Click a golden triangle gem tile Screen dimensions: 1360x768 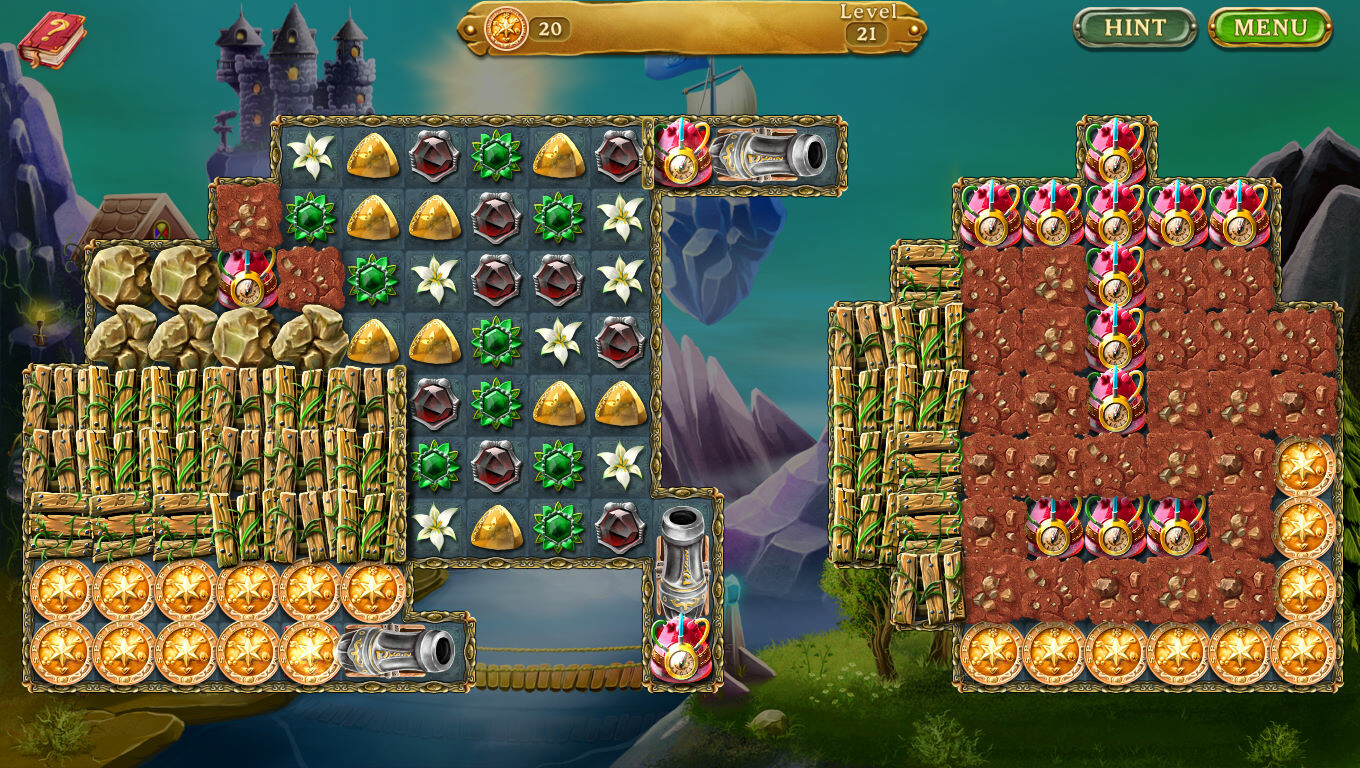click(x=368, y=155)
